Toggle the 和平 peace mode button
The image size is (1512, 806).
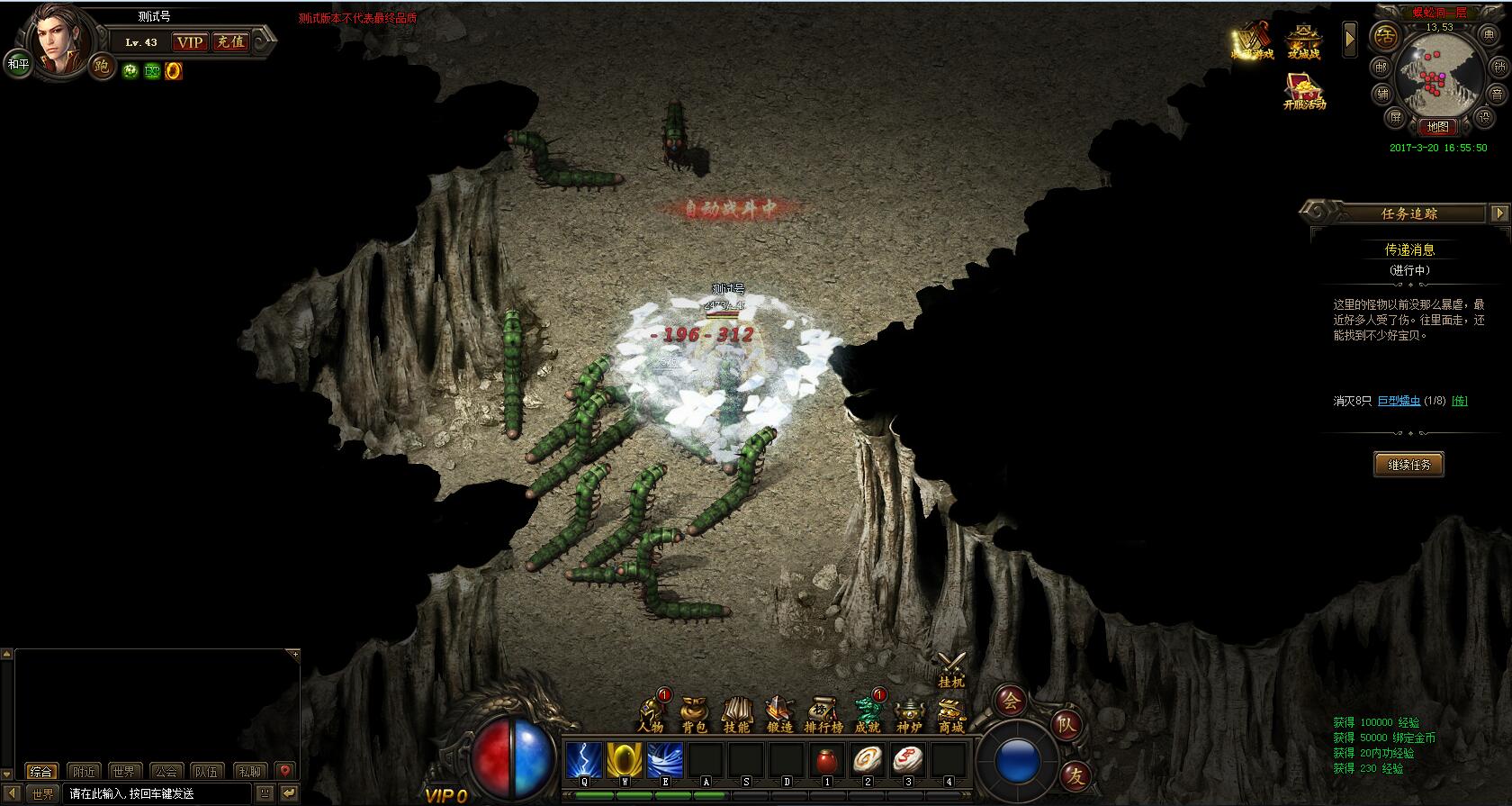click(x=18, y=65)
